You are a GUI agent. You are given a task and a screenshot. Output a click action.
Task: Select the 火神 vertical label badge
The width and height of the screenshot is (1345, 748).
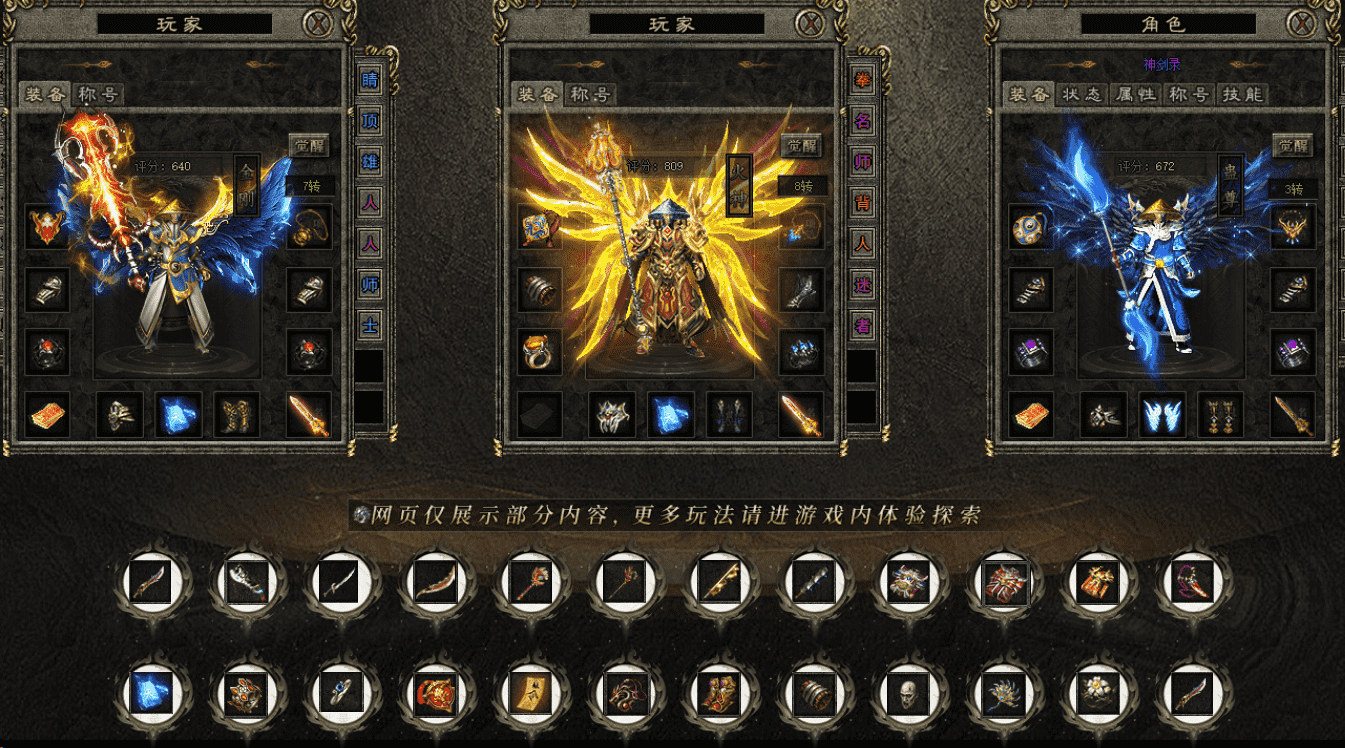pyautogui.click(x=739, y=183)
